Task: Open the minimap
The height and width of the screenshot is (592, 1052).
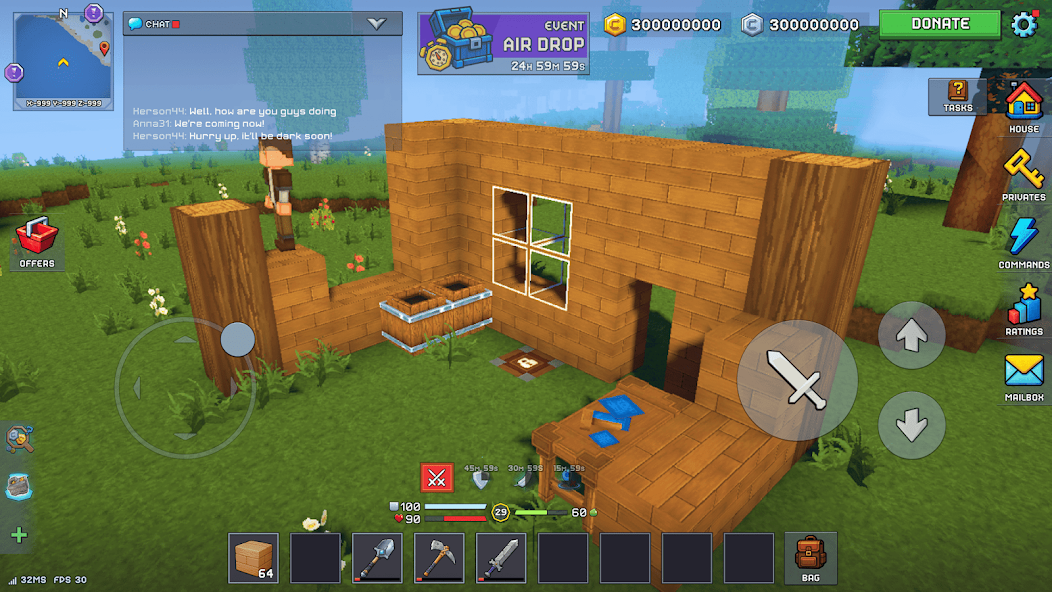Action: pos(63,58)
